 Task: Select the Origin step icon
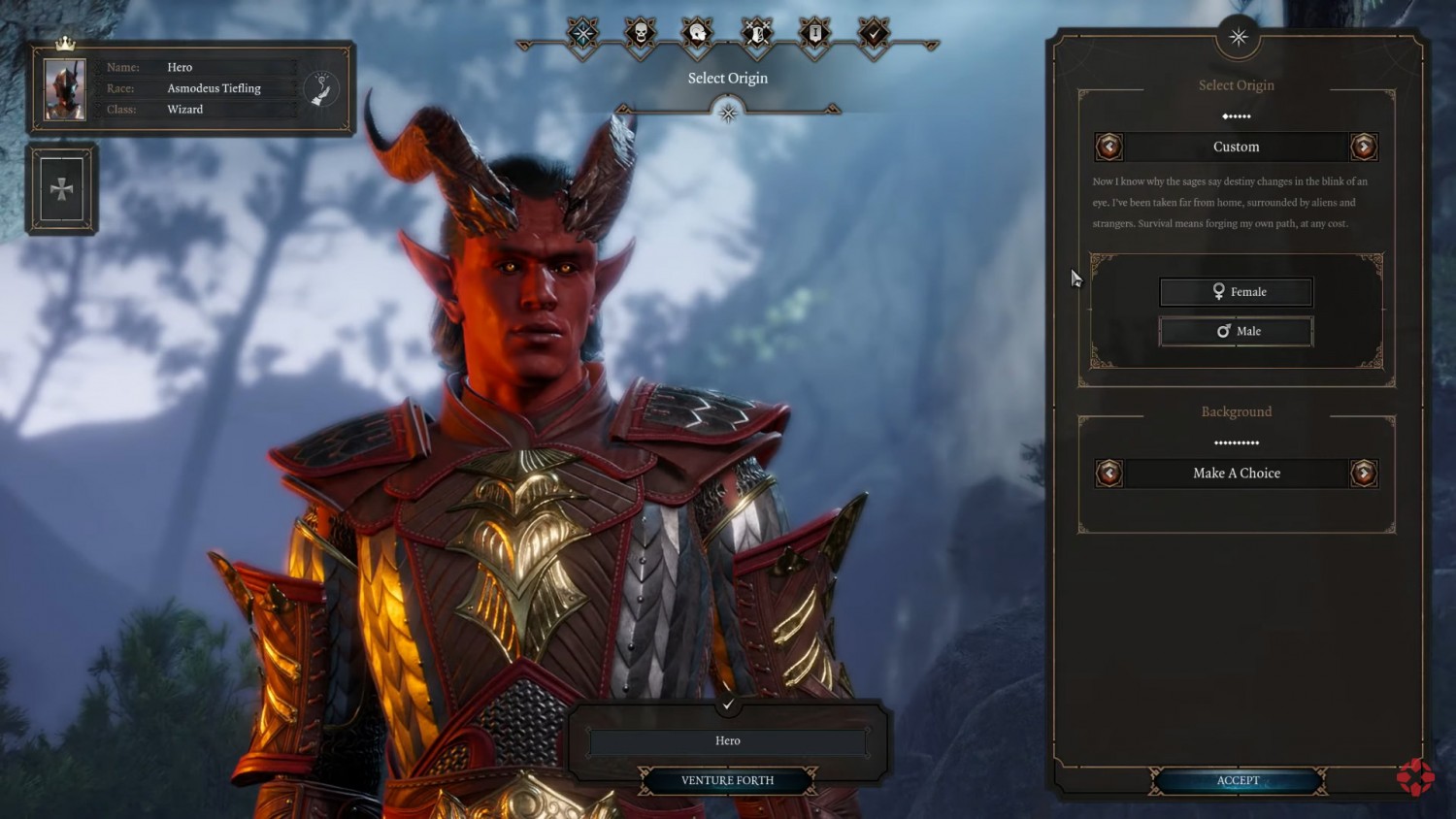click(580, 32)
